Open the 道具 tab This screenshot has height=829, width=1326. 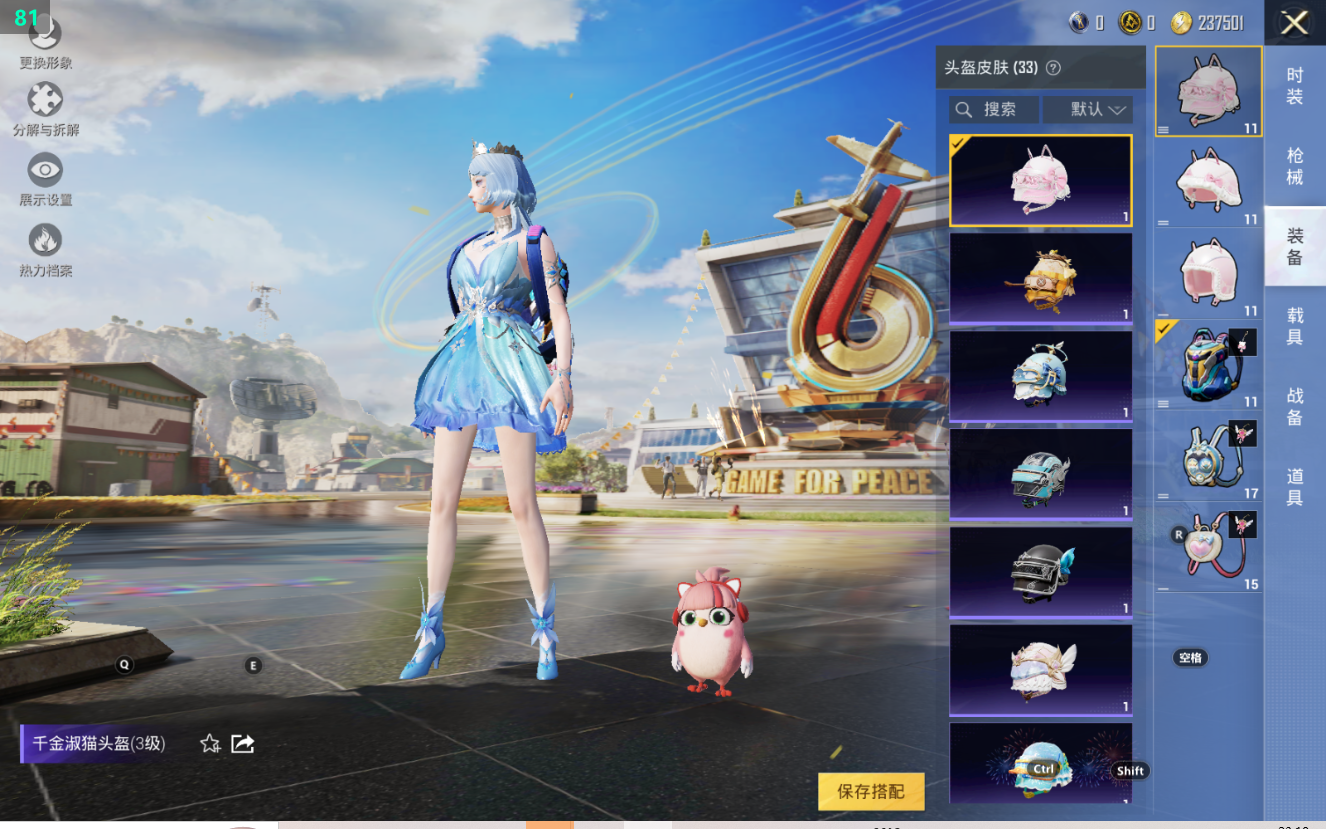1294,486
